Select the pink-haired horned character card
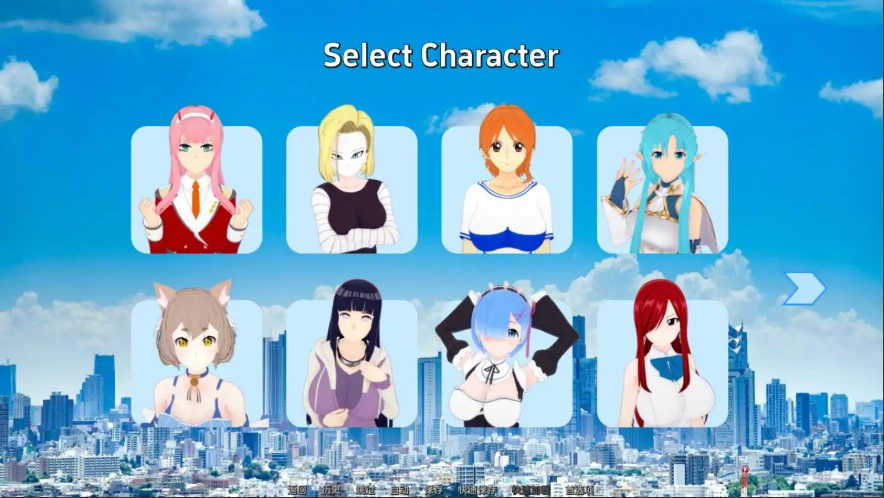The height and width of the screenshot is (498, 884). click(196, 189)
